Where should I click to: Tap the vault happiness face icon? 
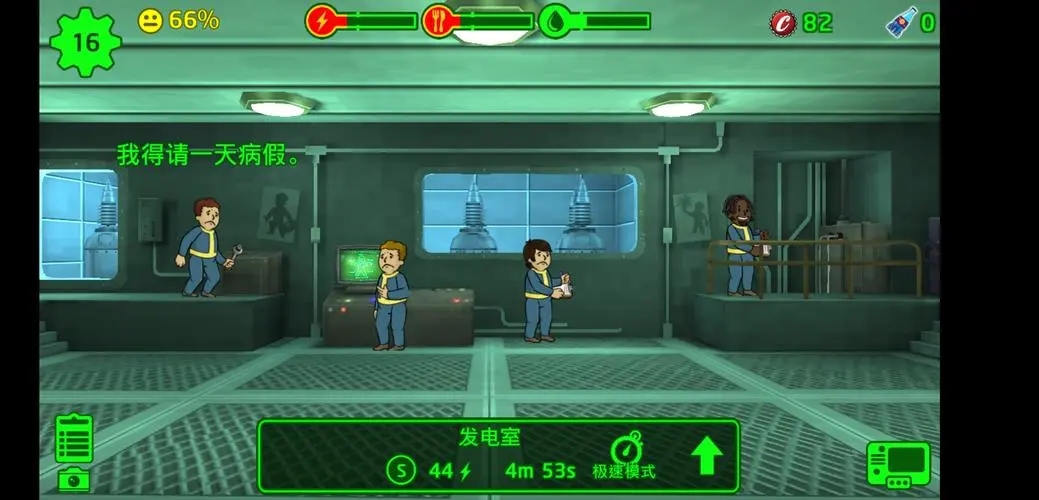150,21
